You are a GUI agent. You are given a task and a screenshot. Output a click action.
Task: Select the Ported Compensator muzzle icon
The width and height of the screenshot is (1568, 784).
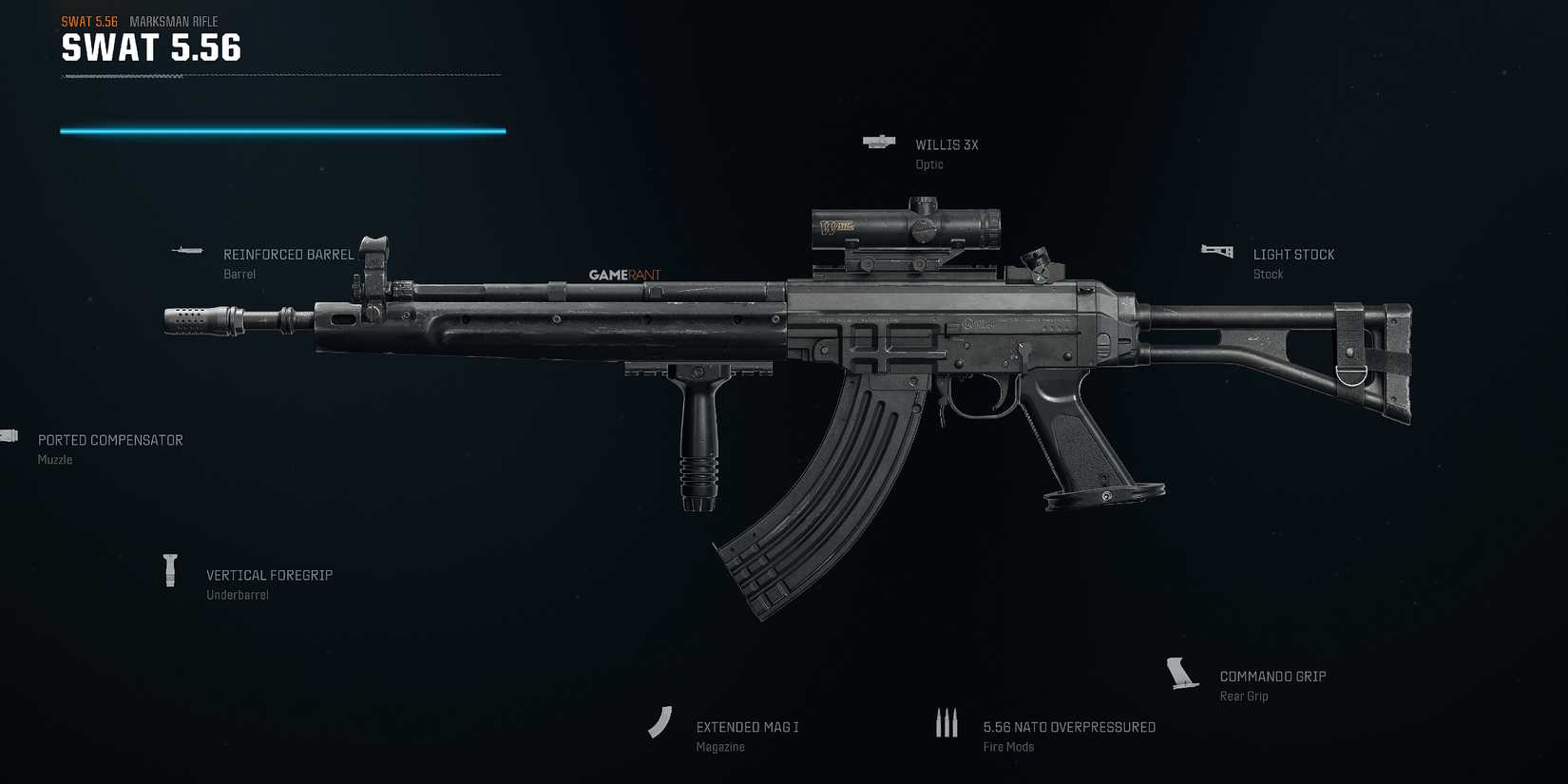click(10, 434)
